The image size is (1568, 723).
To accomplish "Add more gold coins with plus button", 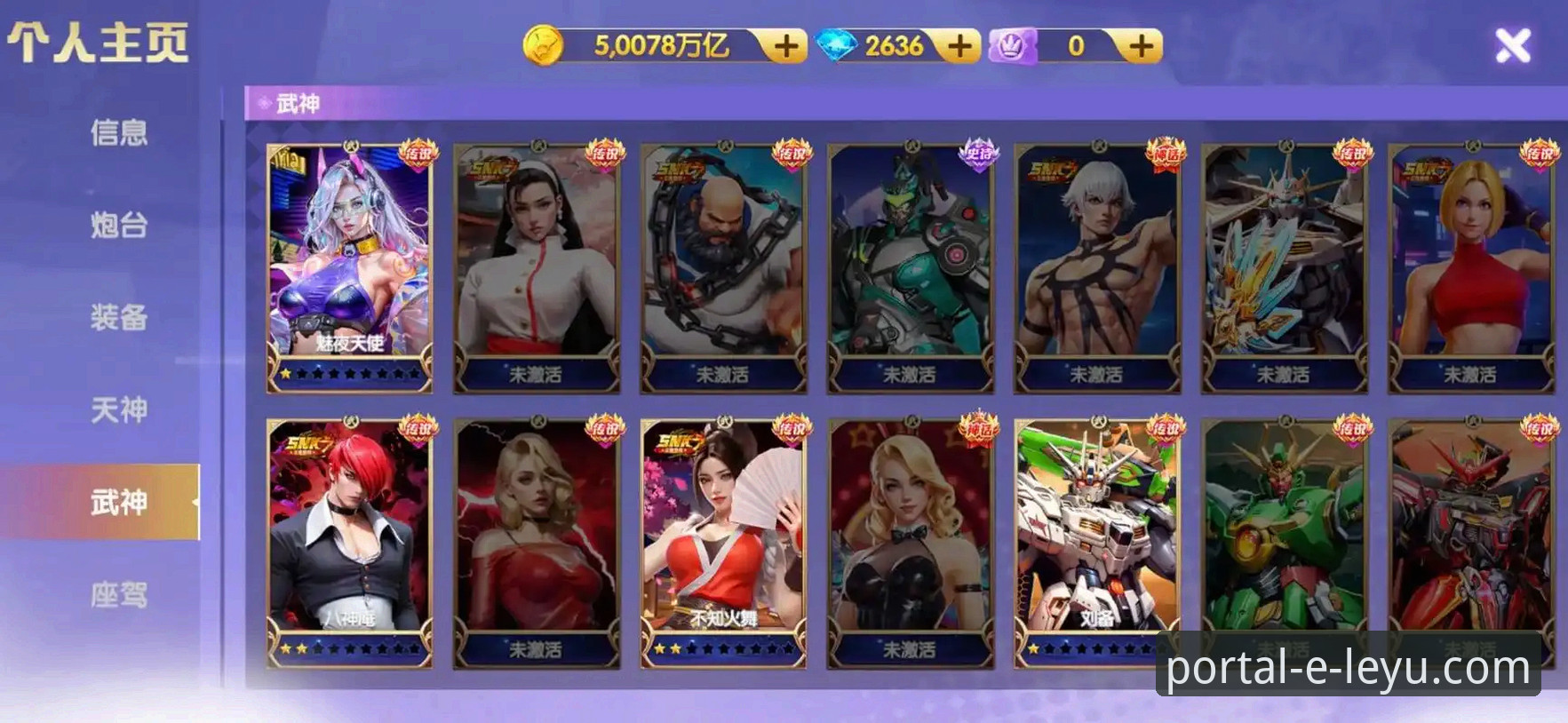I will 785,46.
